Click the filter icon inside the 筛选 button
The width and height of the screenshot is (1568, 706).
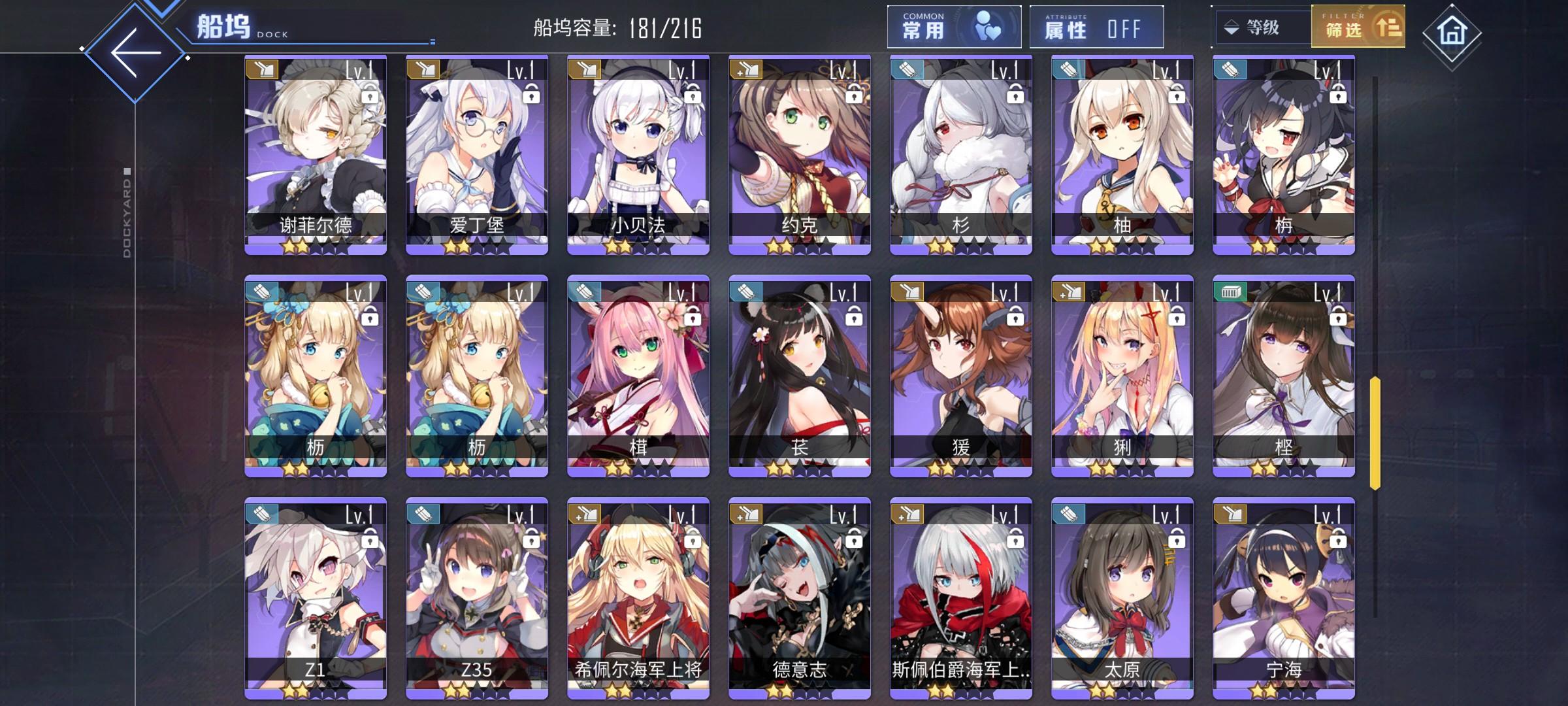1390,27
